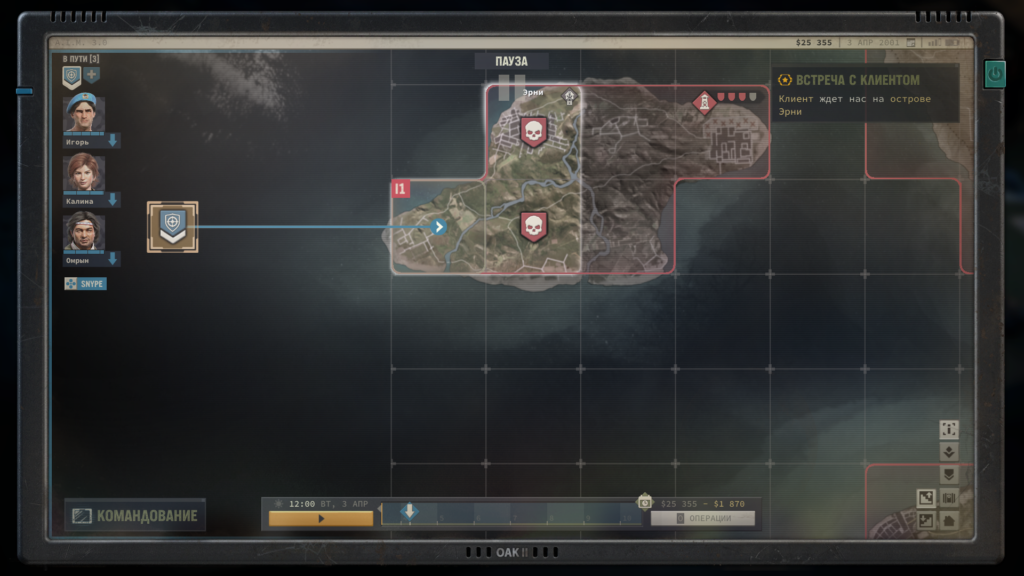Select the squad marker on the map
Viewport: 1024px width, 576px height.
[x=173, y=226]
